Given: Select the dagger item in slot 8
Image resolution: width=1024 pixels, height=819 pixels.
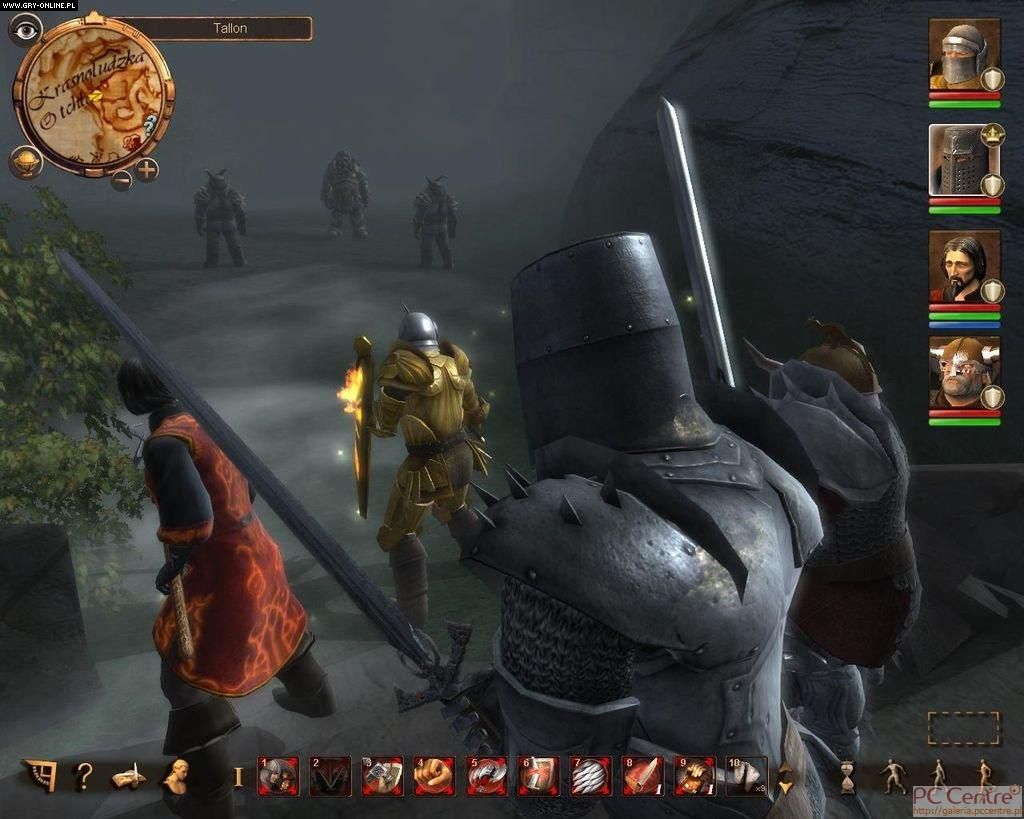Looking at the screenshot, I should (642, 776).
